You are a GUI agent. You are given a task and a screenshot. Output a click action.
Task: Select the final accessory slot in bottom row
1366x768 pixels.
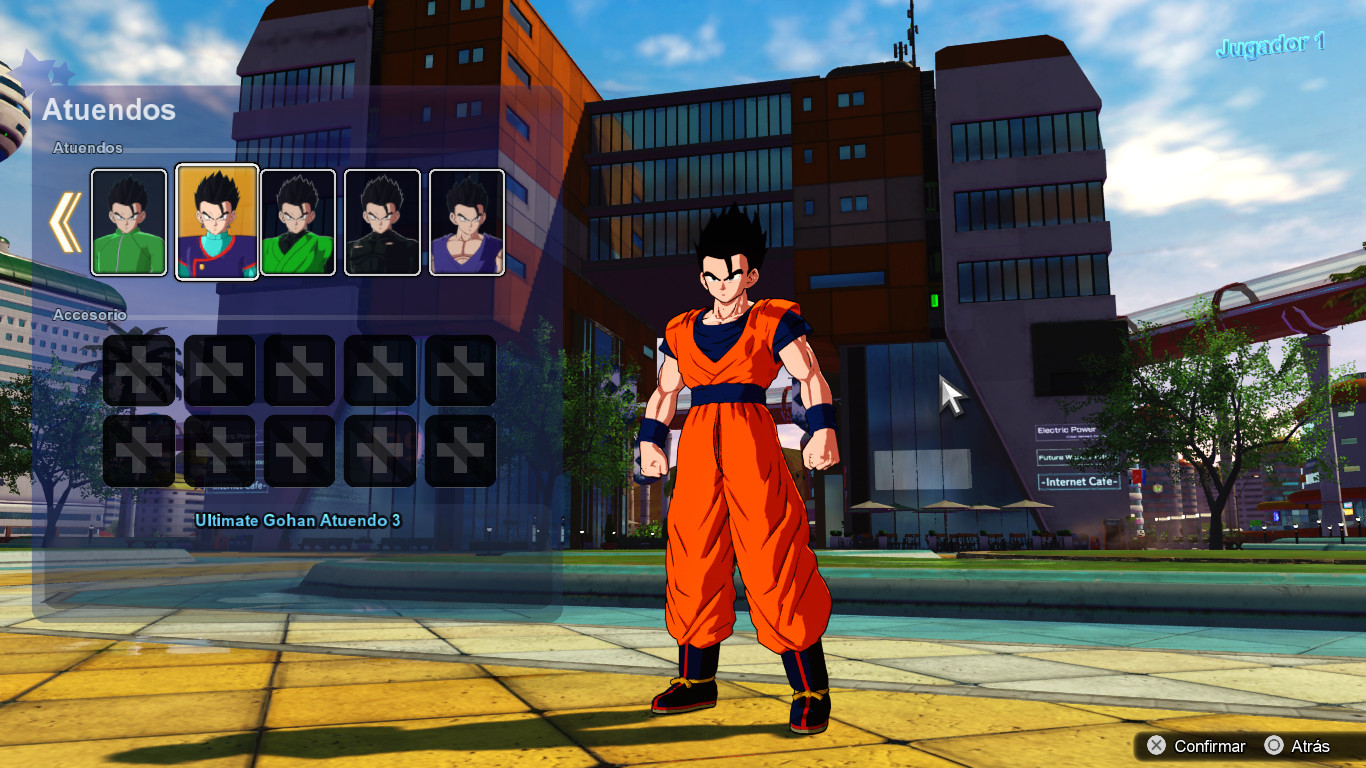pyautogui.click(x=459, y=449)
